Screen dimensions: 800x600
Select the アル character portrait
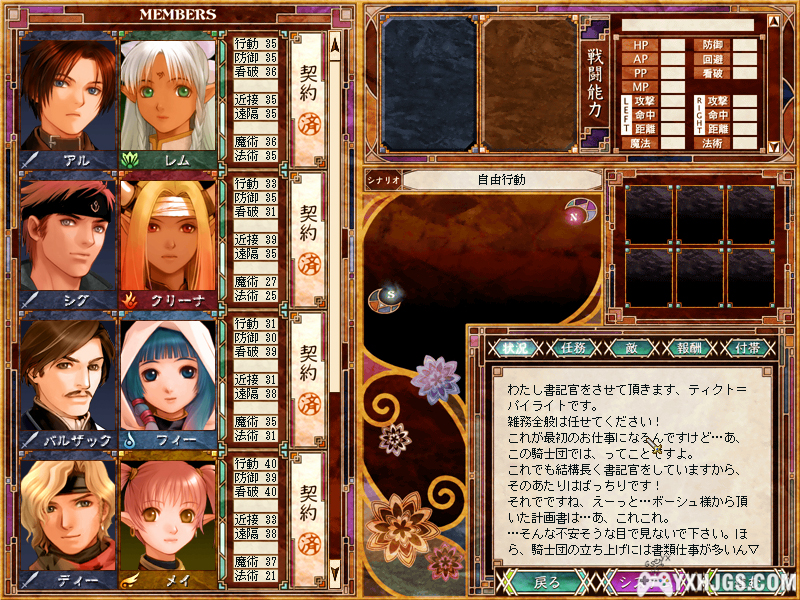[x=68, y=98]
